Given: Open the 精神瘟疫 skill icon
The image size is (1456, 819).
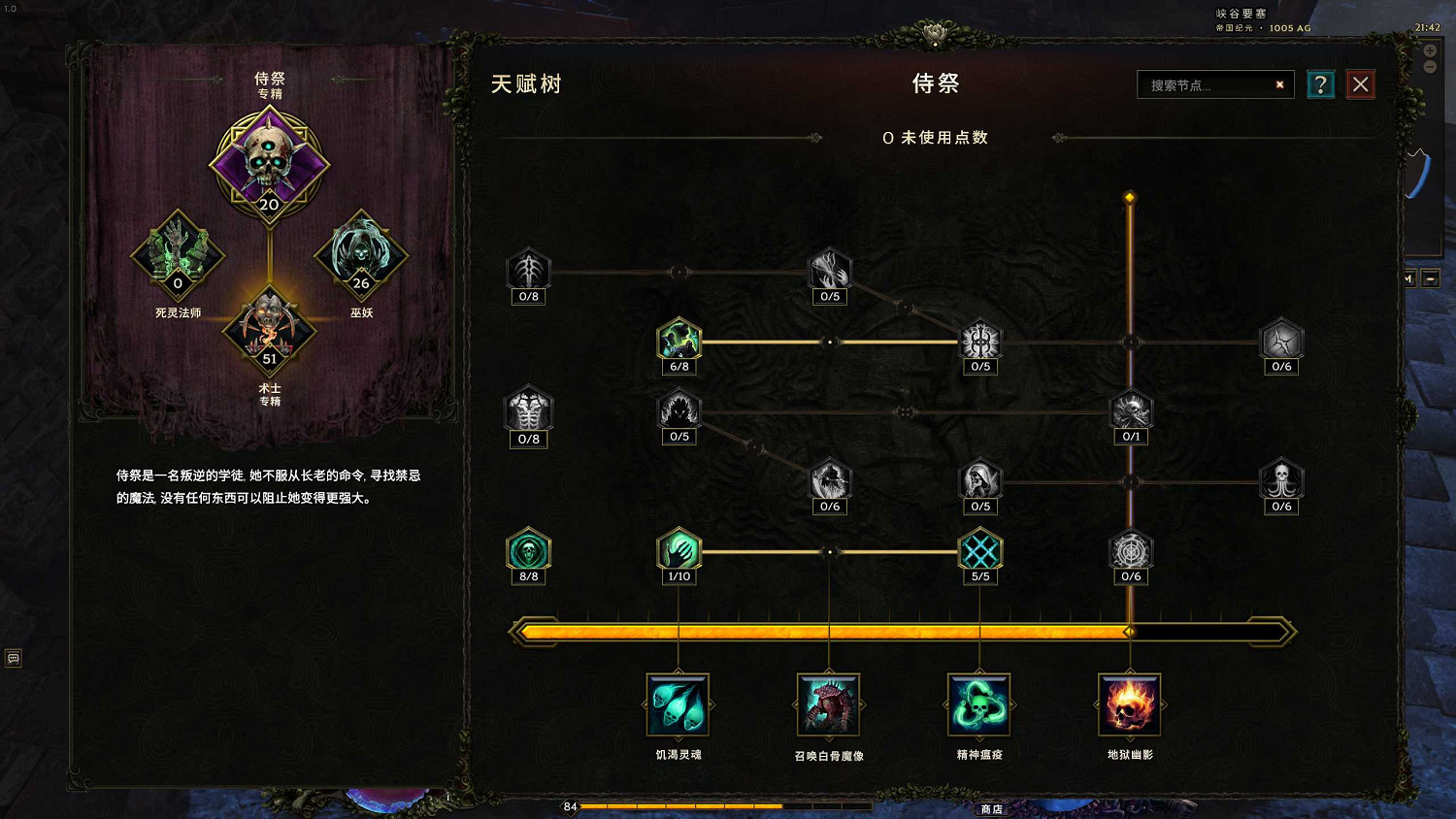Looking at the screenshot, I should click(979, 705).
